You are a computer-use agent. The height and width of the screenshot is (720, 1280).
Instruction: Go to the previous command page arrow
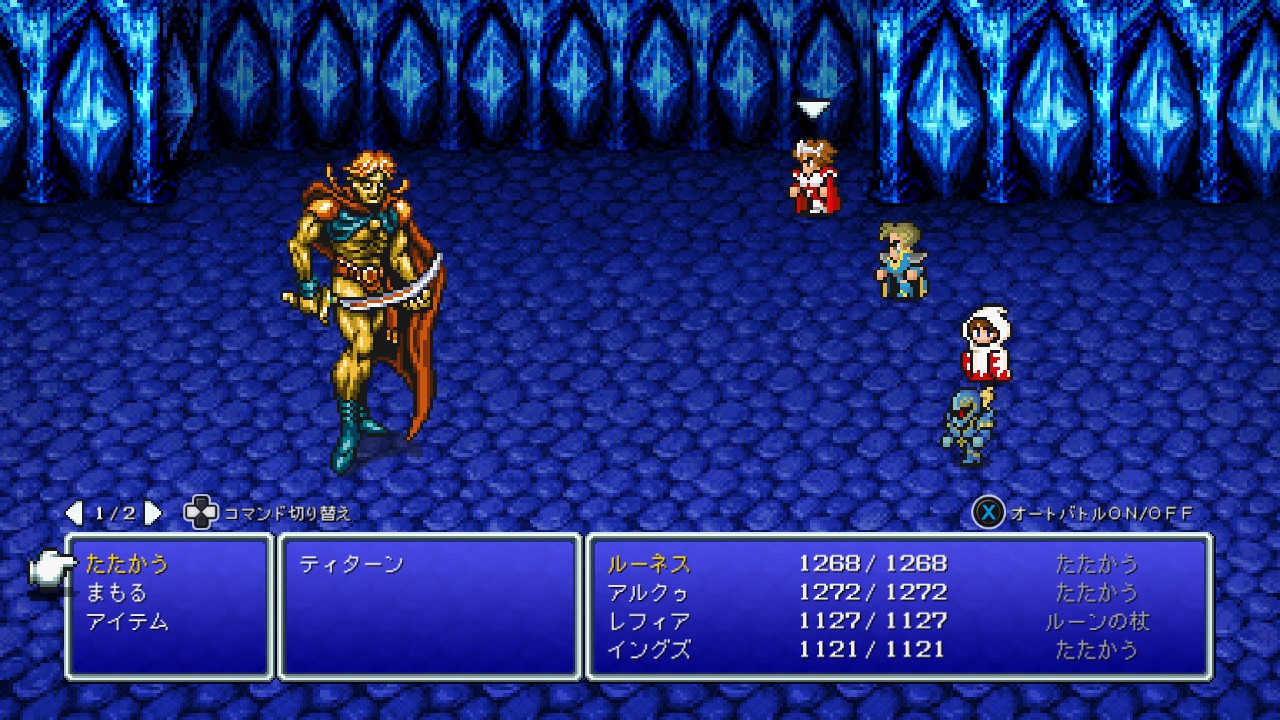coord(74,513)
